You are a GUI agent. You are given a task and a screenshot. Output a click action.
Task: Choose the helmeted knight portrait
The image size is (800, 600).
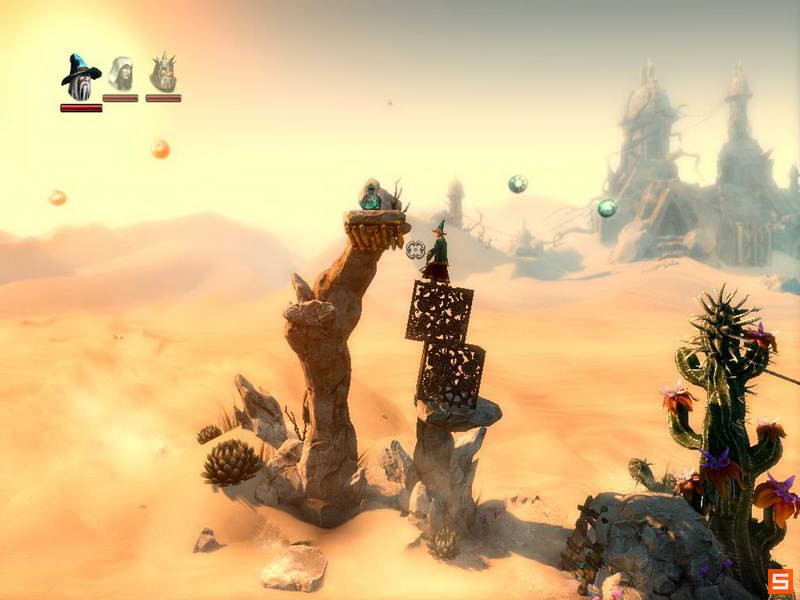click(163, 73)
